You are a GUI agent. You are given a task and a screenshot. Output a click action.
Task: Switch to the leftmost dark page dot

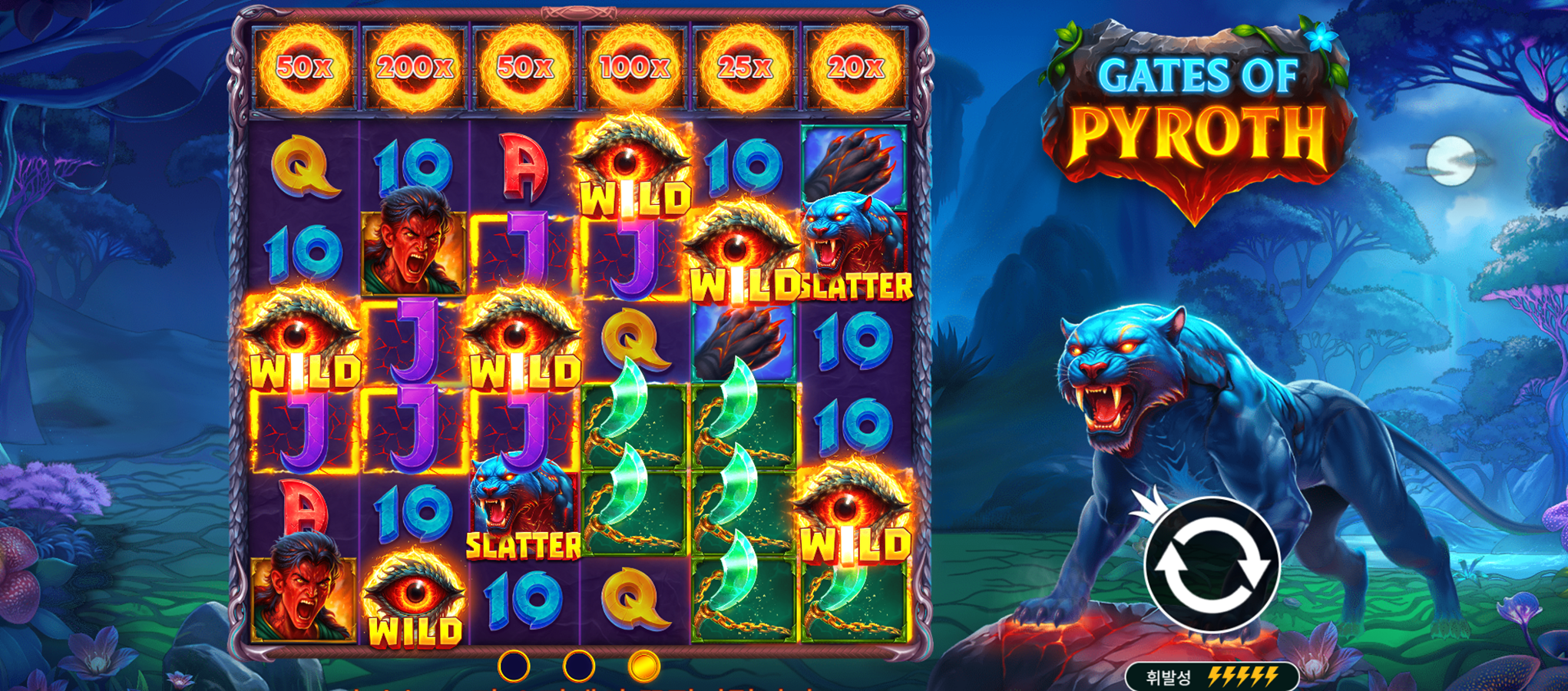(514, 666)
